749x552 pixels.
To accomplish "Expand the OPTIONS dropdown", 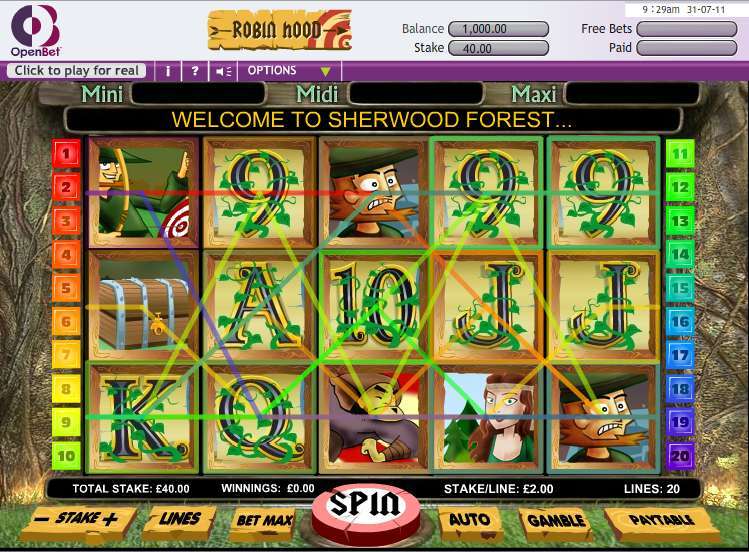I will (x=288, y=71).
